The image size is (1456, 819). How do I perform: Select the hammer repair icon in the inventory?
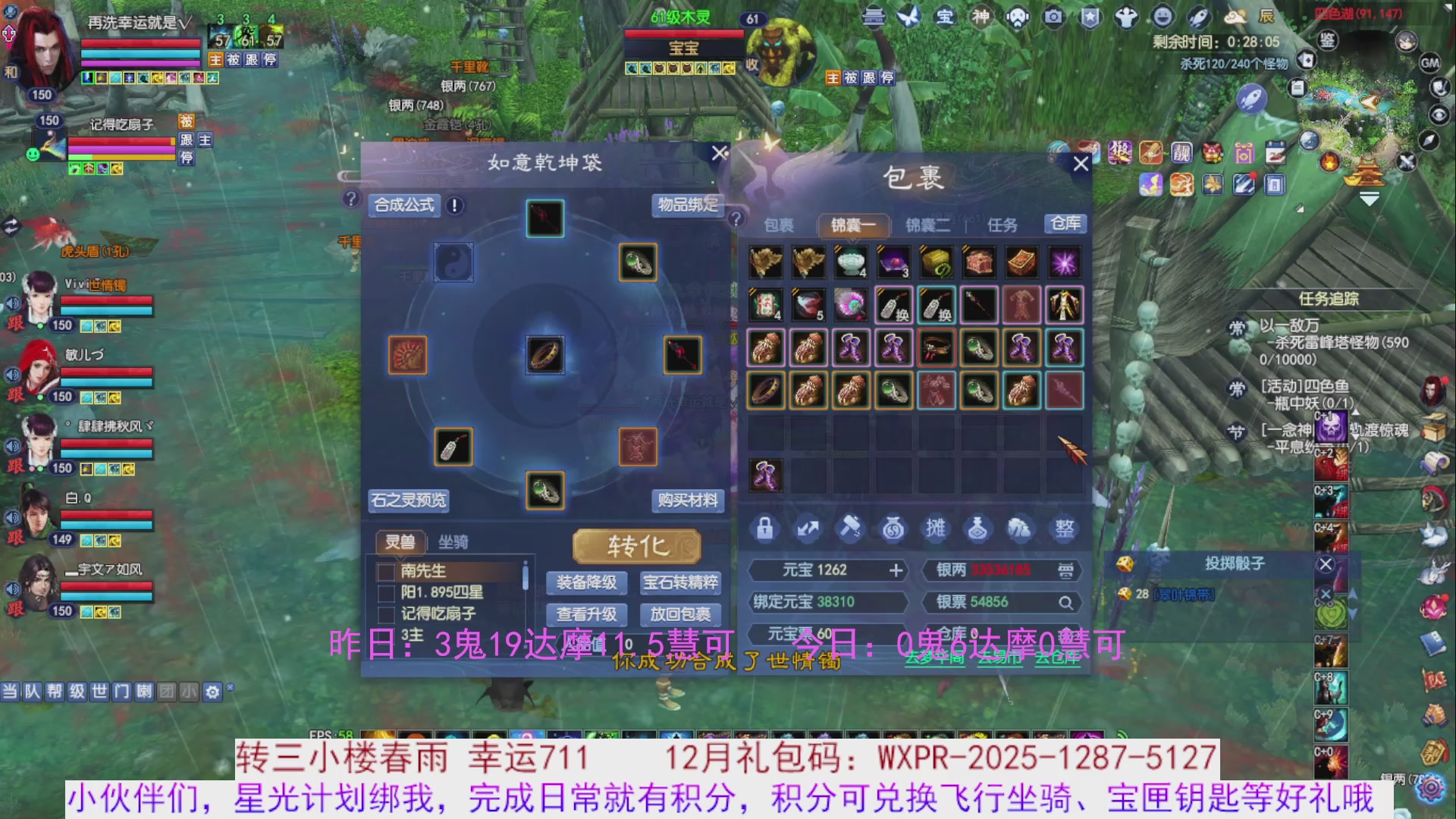(x=851, y=529)
